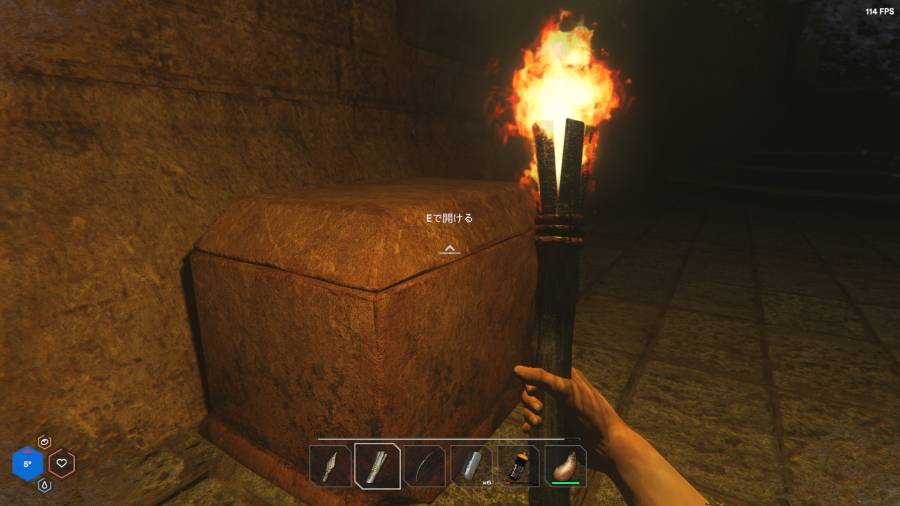This screenshot has width=900, height=506.
Task: Select the highlighted torch bundle hotbar slot
Action: (378, 466)
